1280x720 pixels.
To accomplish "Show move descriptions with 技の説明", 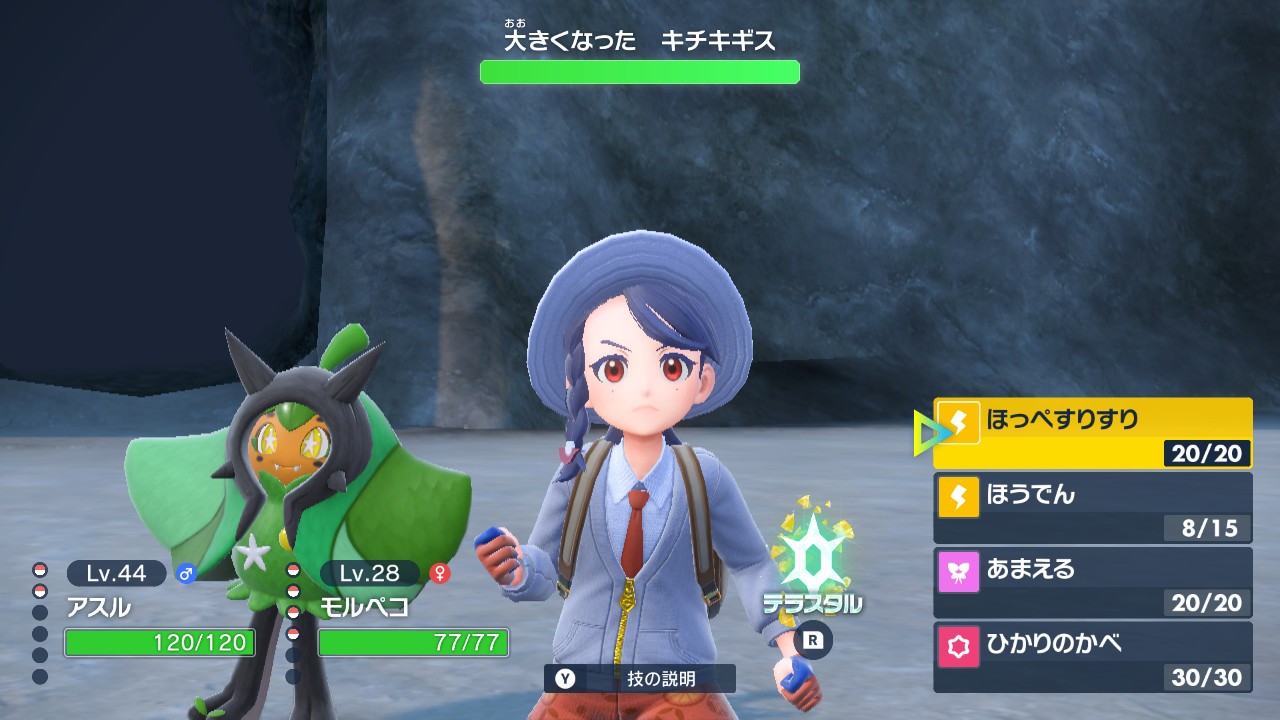I will click(640, 678).
